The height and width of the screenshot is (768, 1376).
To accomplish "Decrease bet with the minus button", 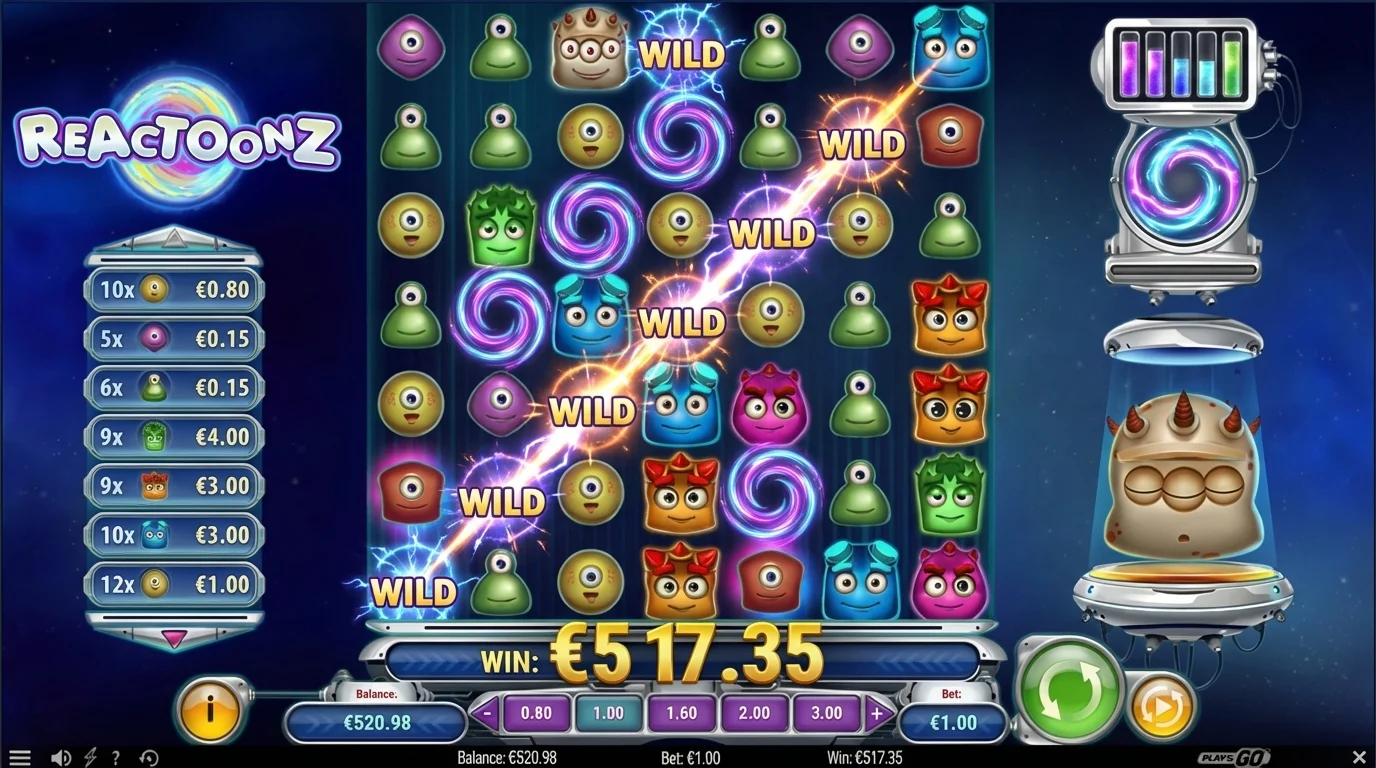I will pyautogui.click(x=487, y=712).
